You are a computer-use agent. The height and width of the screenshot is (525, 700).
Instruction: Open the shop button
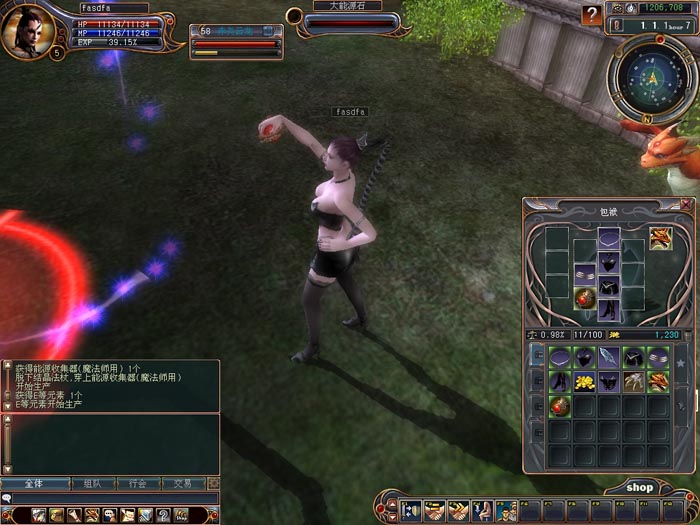639,487
